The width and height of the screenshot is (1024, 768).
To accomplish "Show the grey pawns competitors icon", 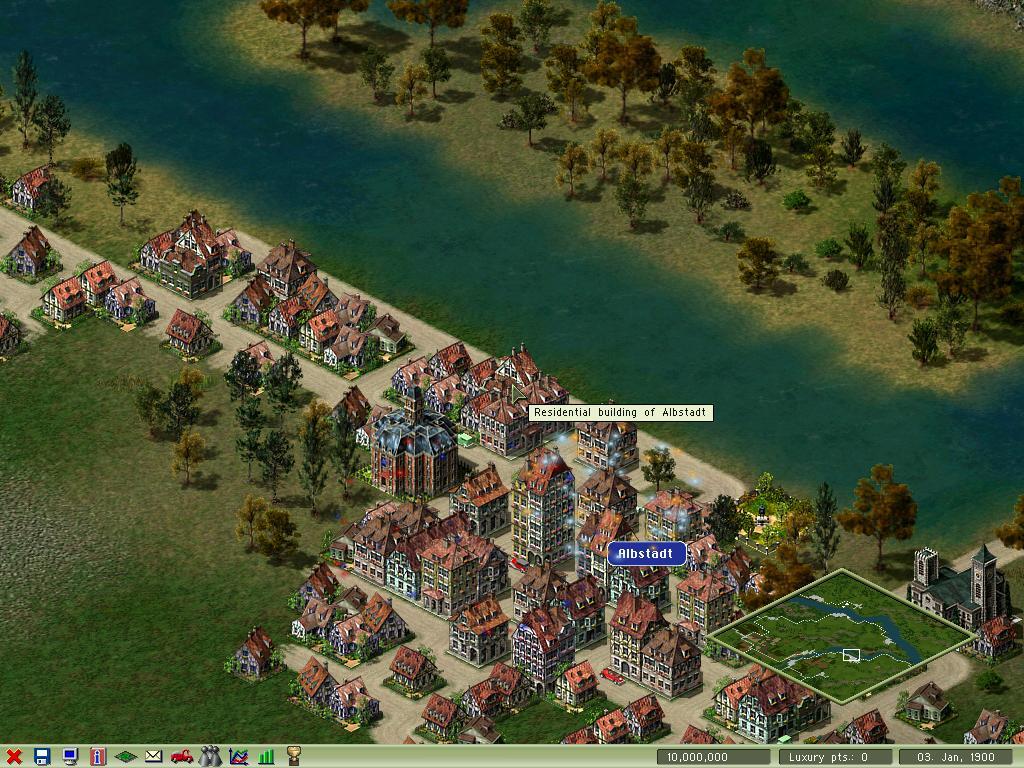I will point(210,757).
